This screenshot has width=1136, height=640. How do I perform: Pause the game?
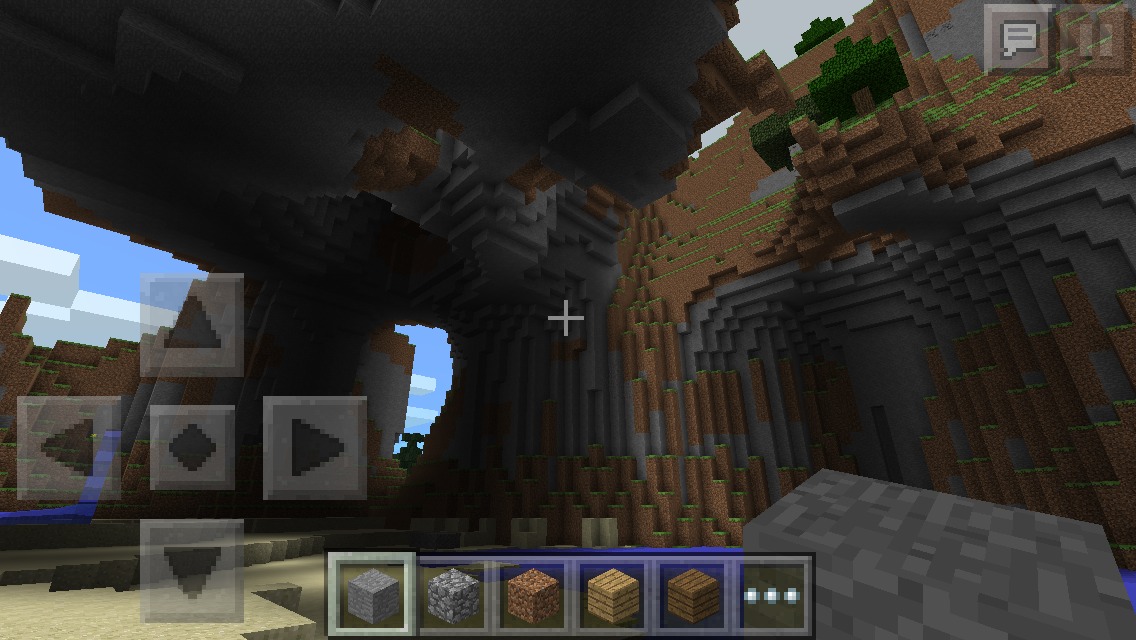point(1096,40)
